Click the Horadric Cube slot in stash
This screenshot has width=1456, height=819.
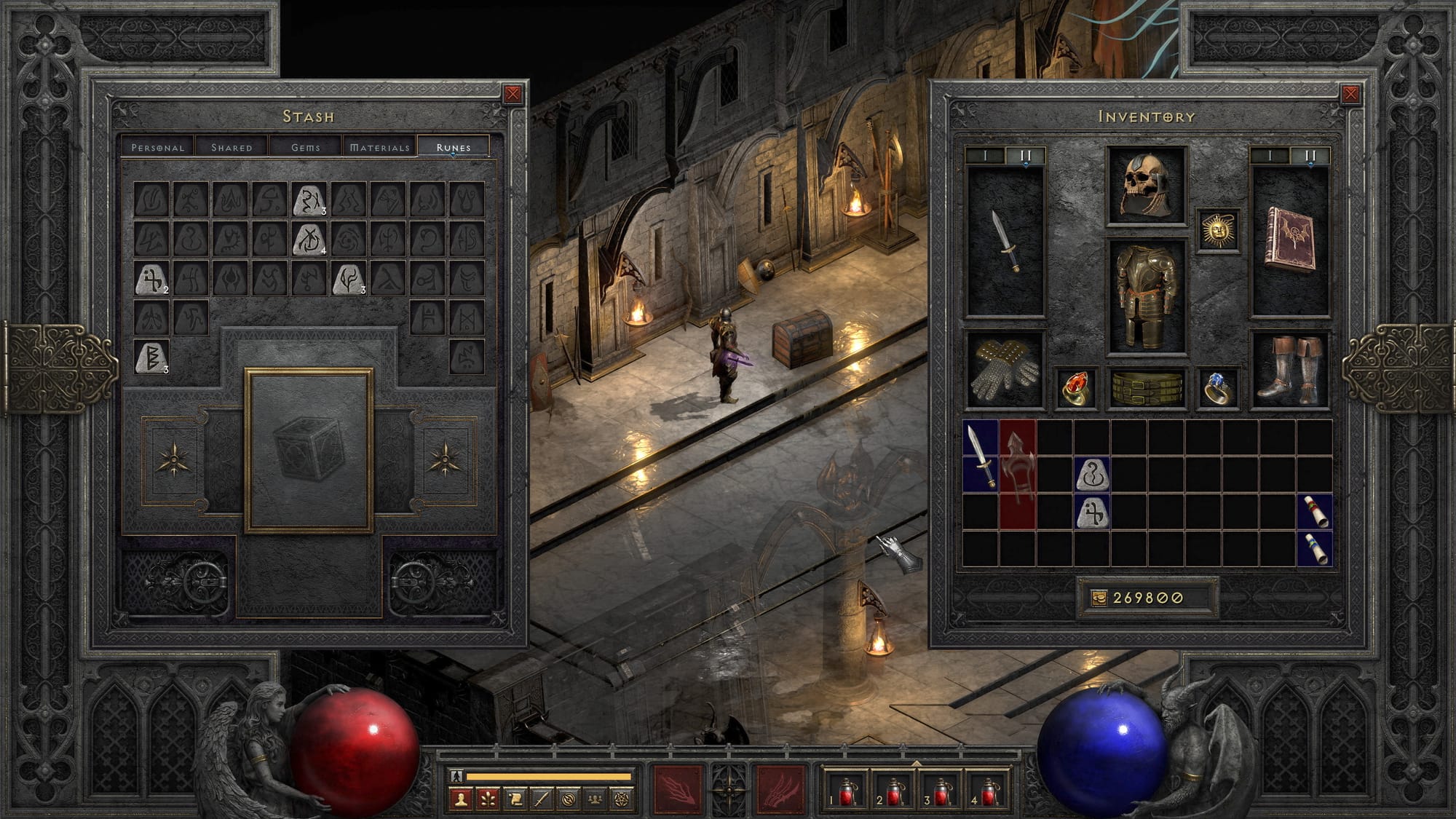point(309,450)
